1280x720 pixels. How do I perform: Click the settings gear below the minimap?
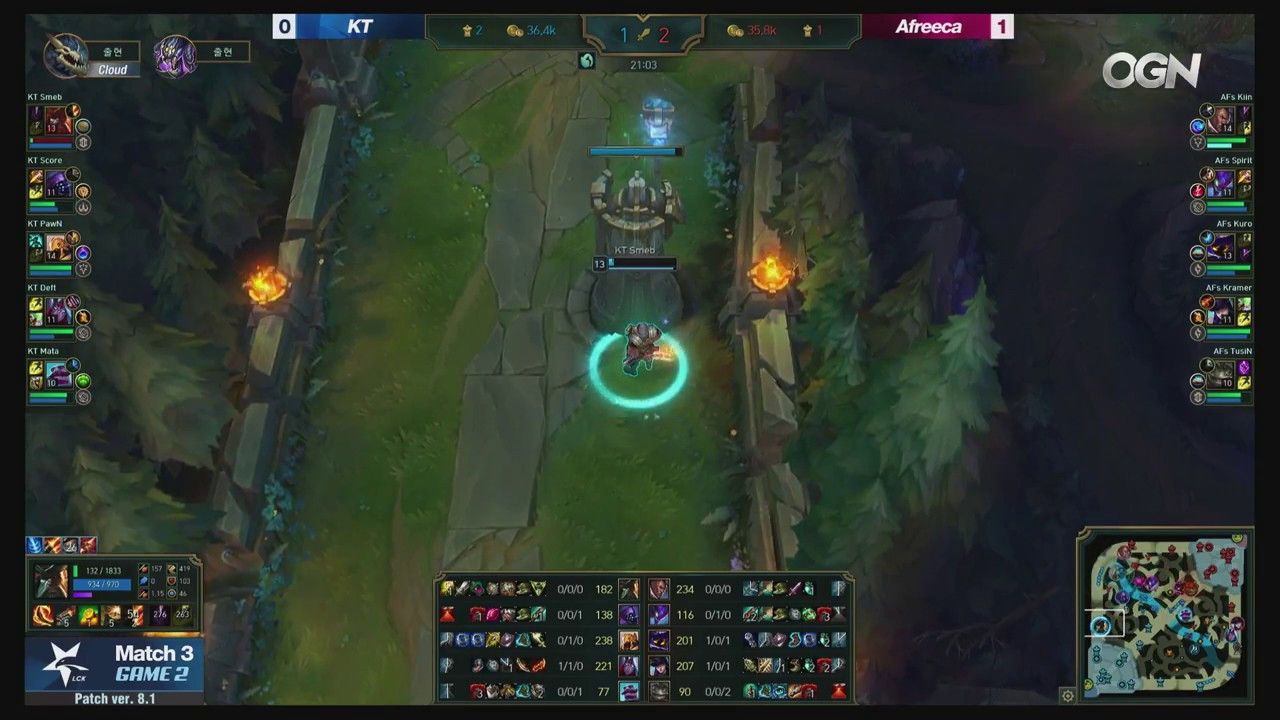click(1068, 695)
